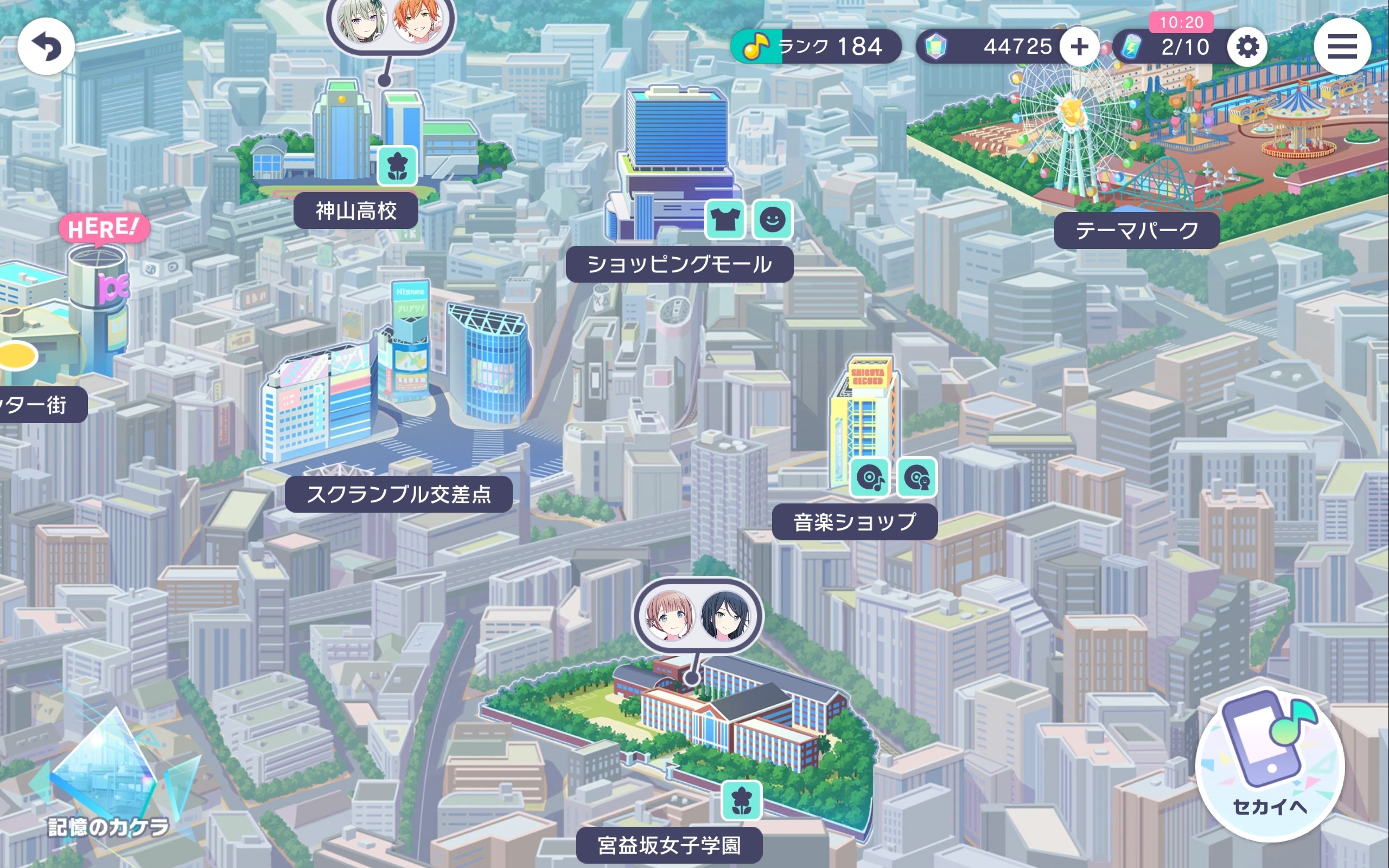
Task: Open the hamburger menu in the top right
Action: [1342, 47]
